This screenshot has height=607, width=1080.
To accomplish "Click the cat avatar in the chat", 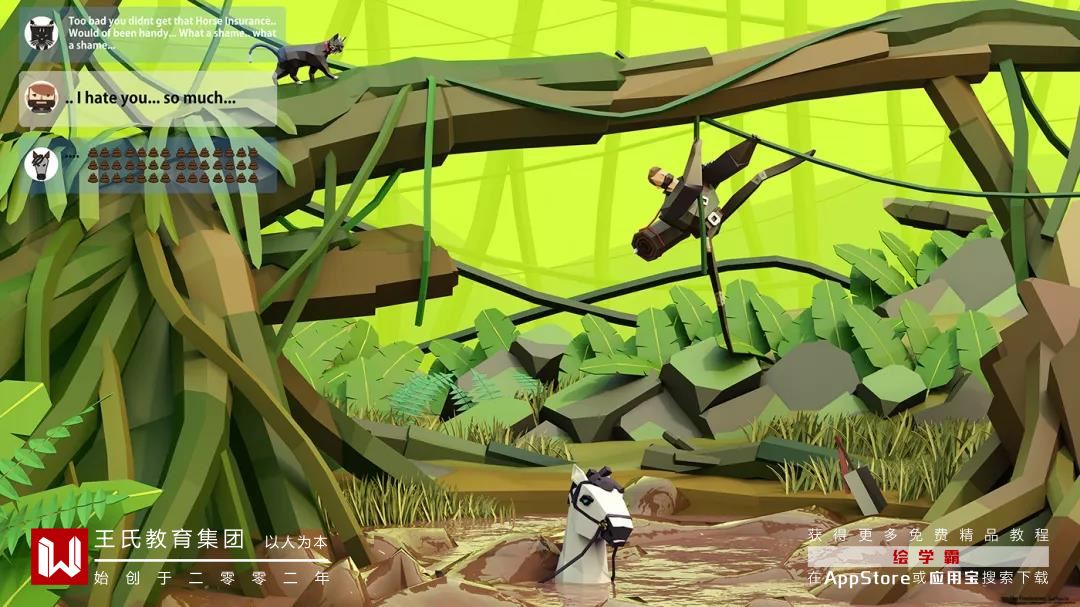I will (x=41, y=34).
